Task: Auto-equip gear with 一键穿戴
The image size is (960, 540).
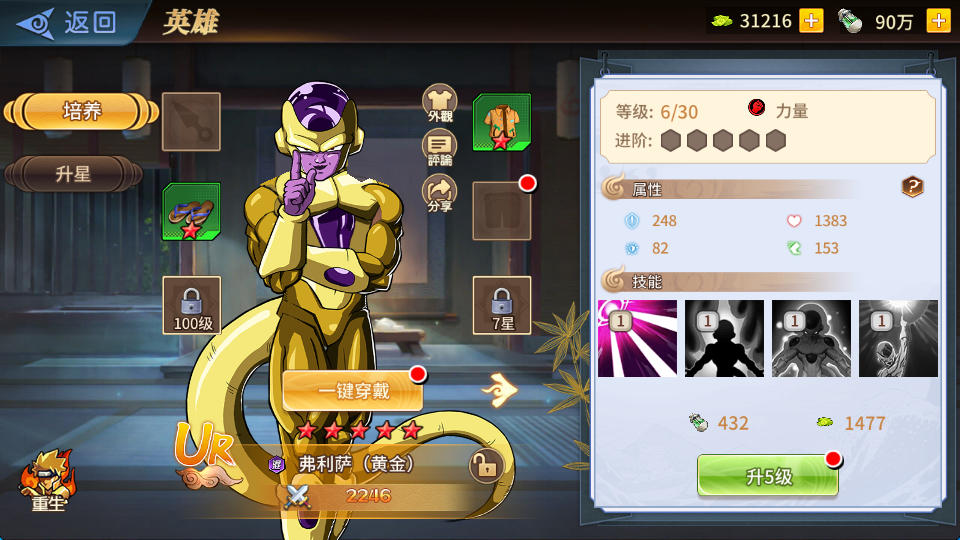Action: click(x=352, y=391)
